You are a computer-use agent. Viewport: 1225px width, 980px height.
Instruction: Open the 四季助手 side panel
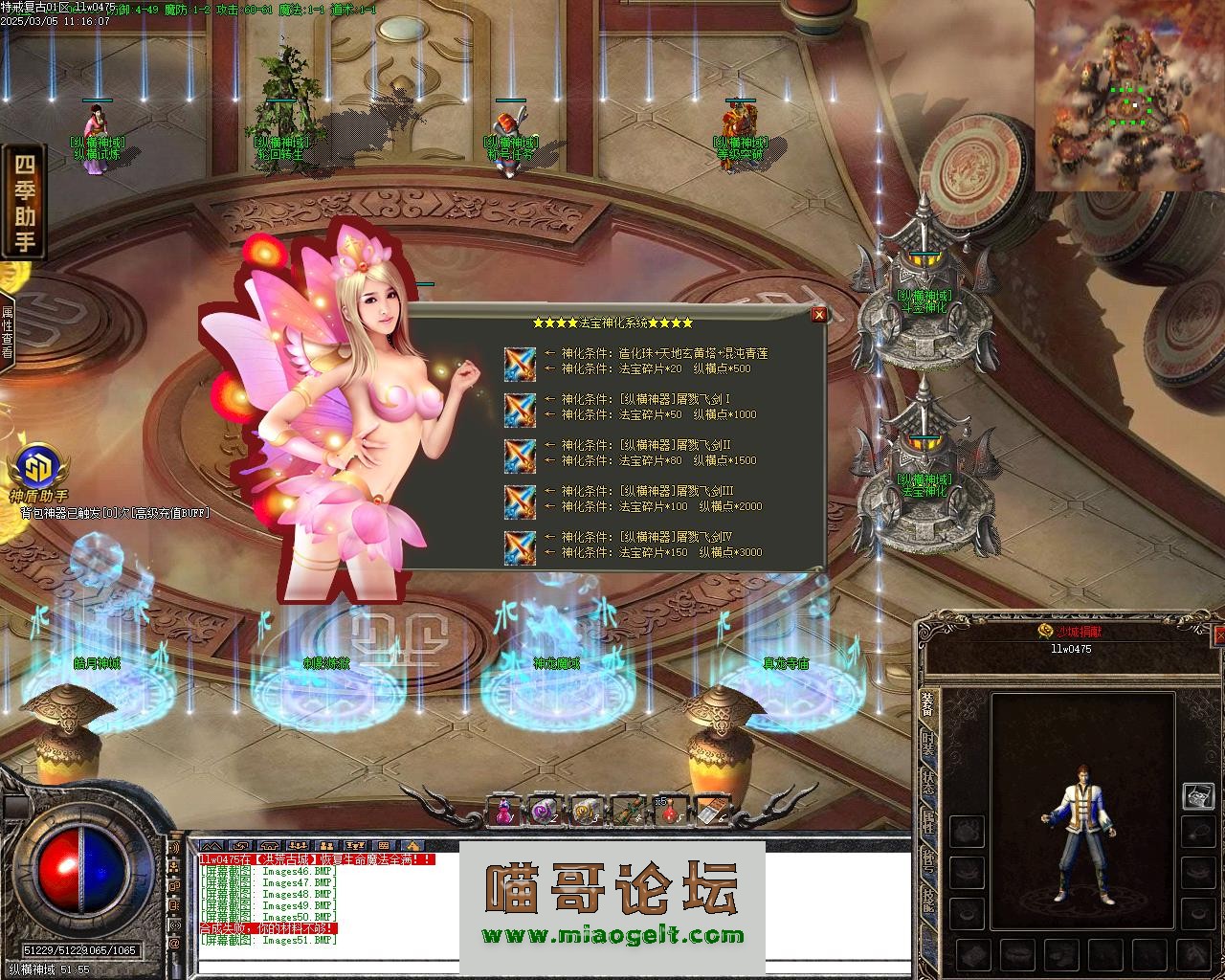24,201
